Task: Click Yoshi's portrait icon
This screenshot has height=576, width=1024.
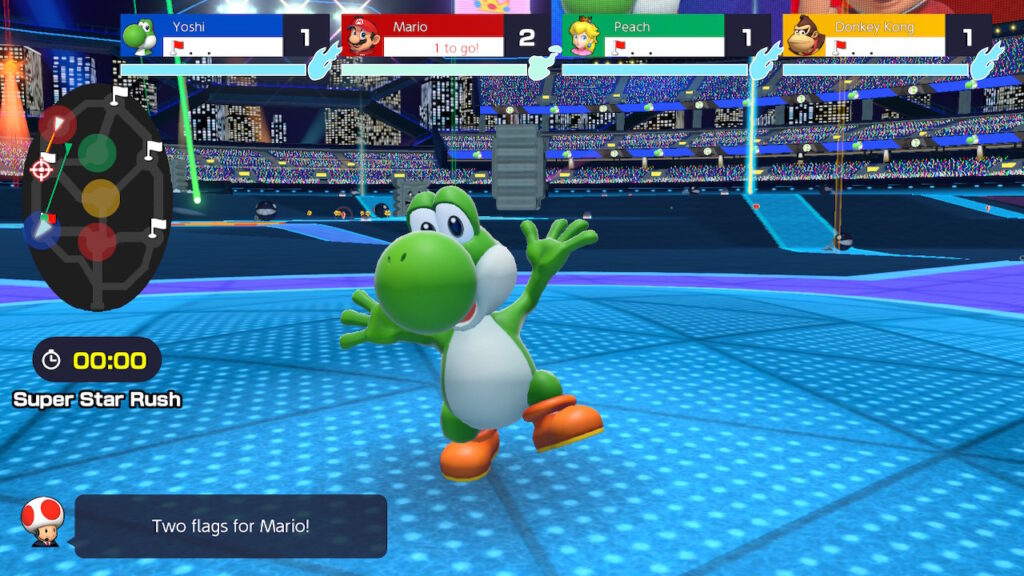Action: coord(139,37)
